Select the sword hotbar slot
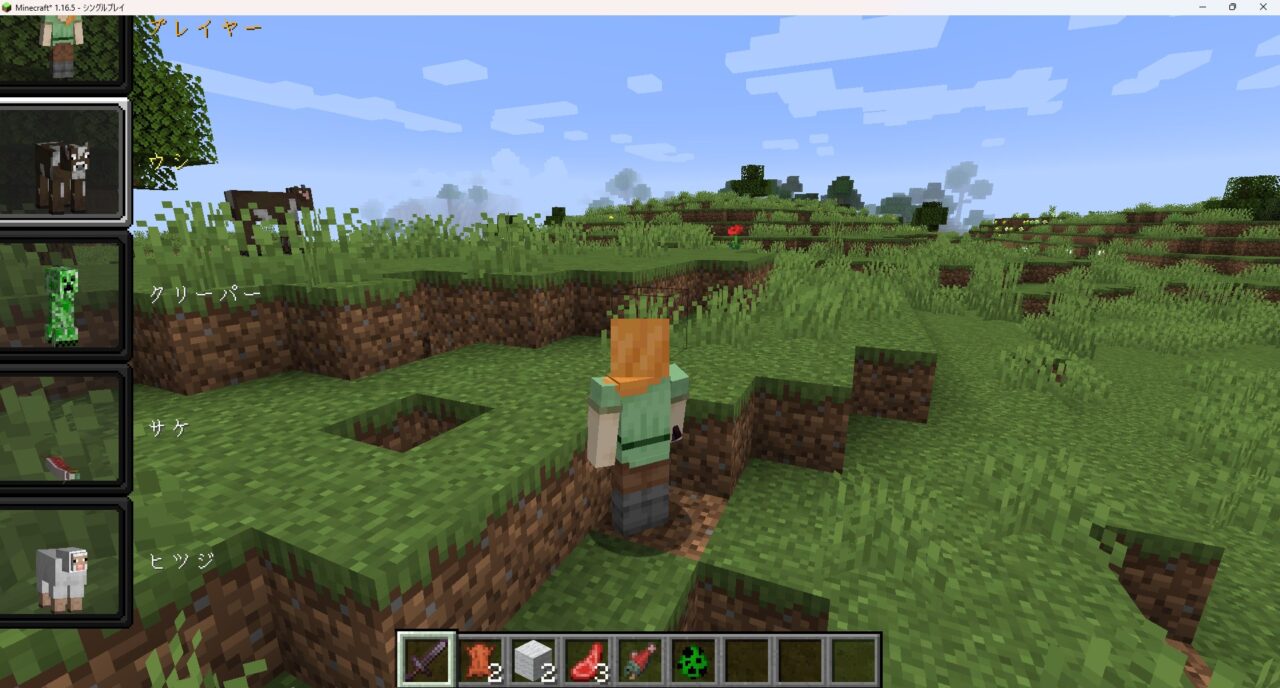Image resolution: width=1280 pixels, height=688 pixels. tap(426, 660)
